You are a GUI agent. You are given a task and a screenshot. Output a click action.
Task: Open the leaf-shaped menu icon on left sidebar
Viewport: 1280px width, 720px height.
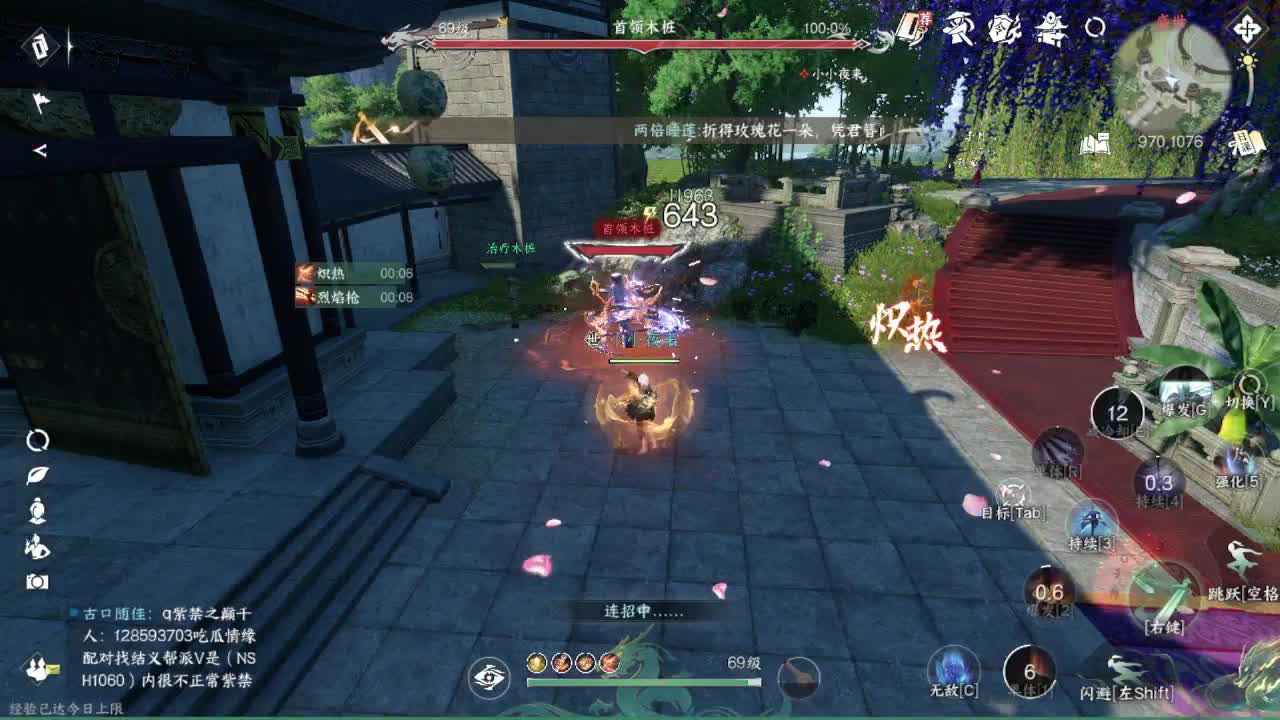(35, 475)
